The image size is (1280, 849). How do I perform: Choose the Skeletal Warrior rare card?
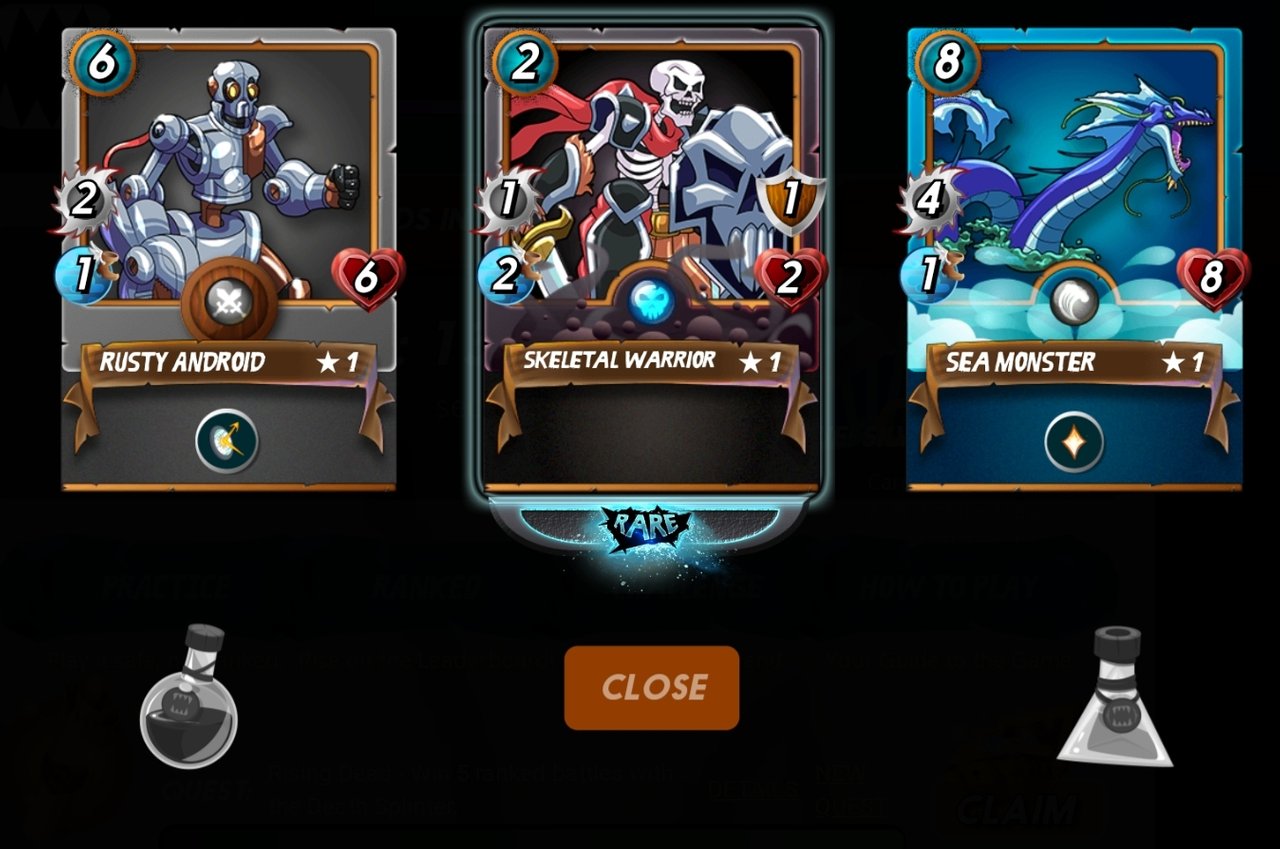(x=651, y=200)
